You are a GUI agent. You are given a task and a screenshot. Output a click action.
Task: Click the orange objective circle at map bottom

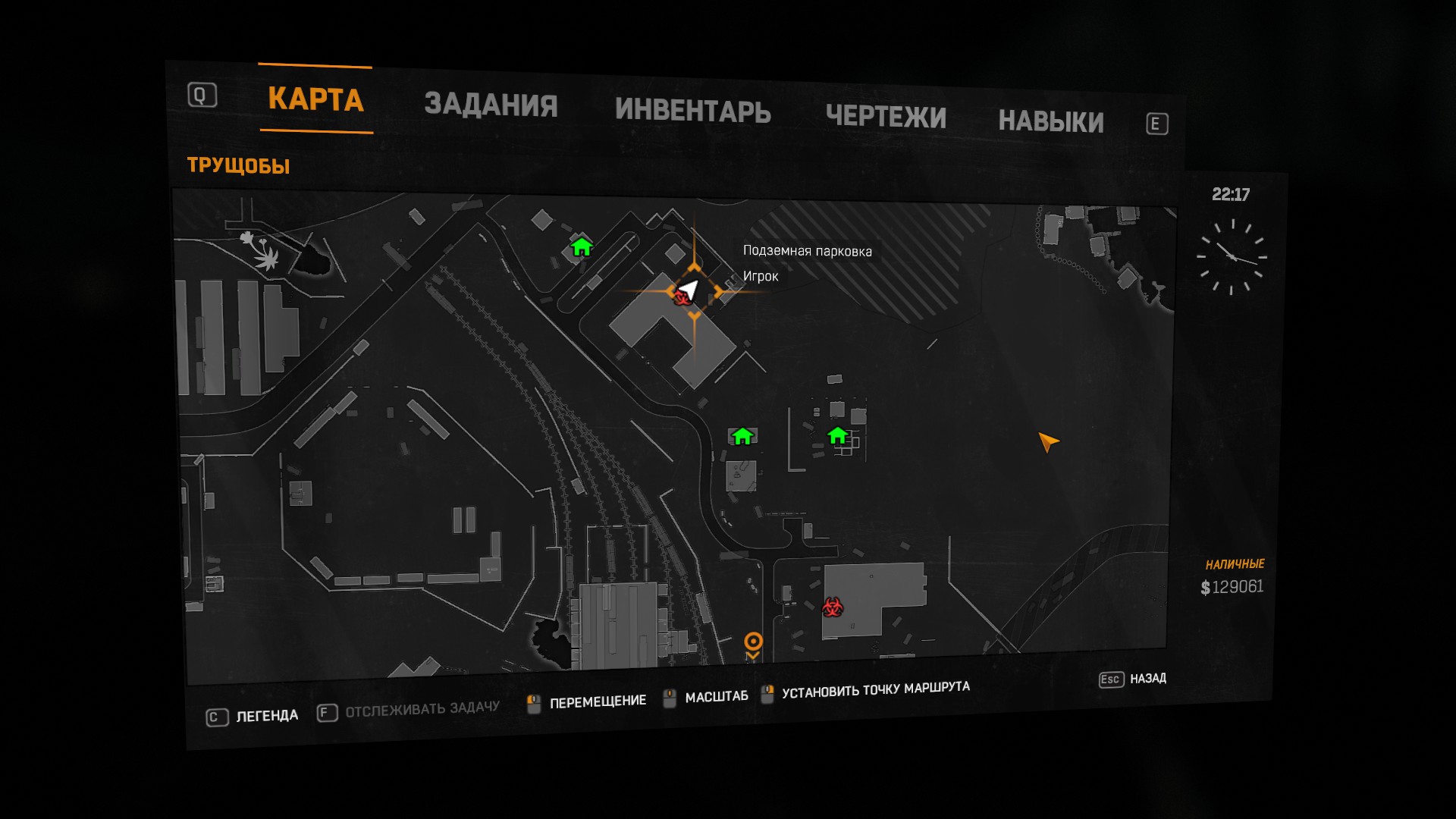click(x=752, y=641)
